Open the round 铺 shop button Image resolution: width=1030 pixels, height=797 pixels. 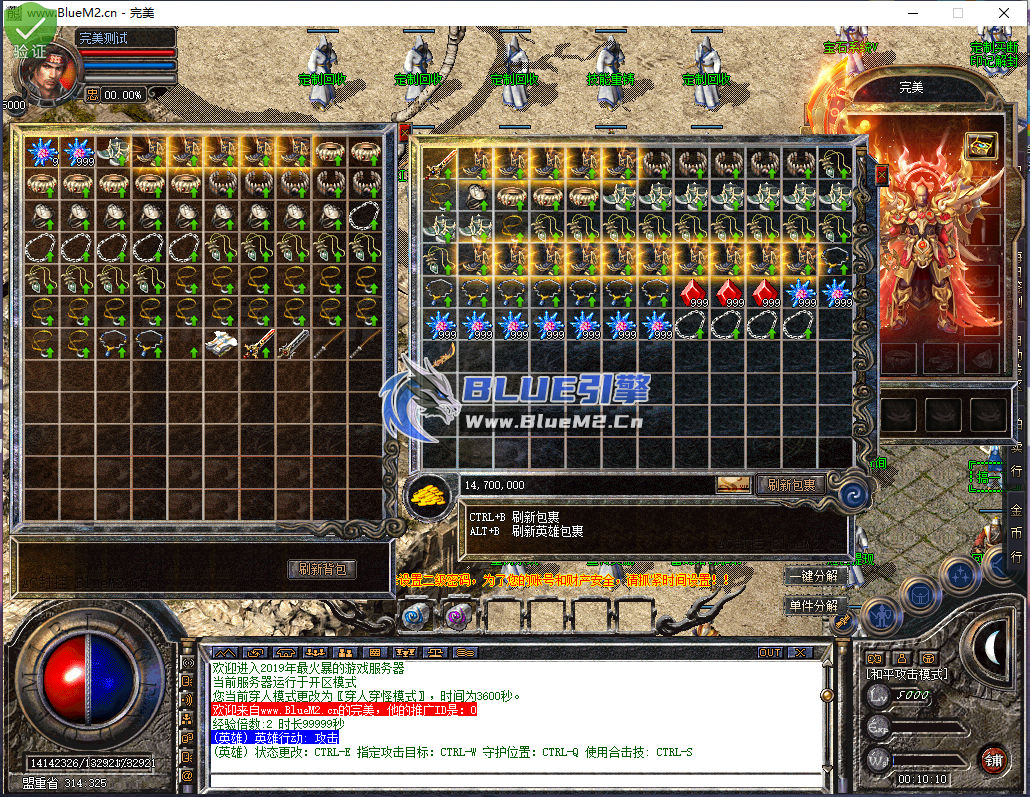pyautogui.click(x=992, y=759)
